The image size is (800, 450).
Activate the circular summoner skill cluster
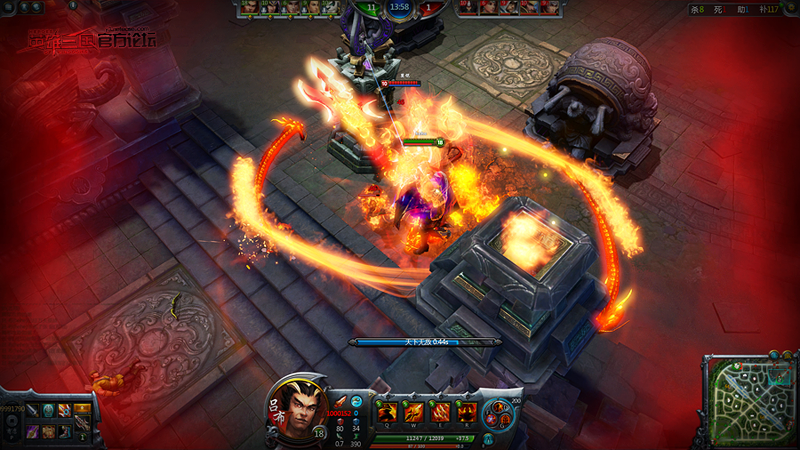tap(500, 413)
